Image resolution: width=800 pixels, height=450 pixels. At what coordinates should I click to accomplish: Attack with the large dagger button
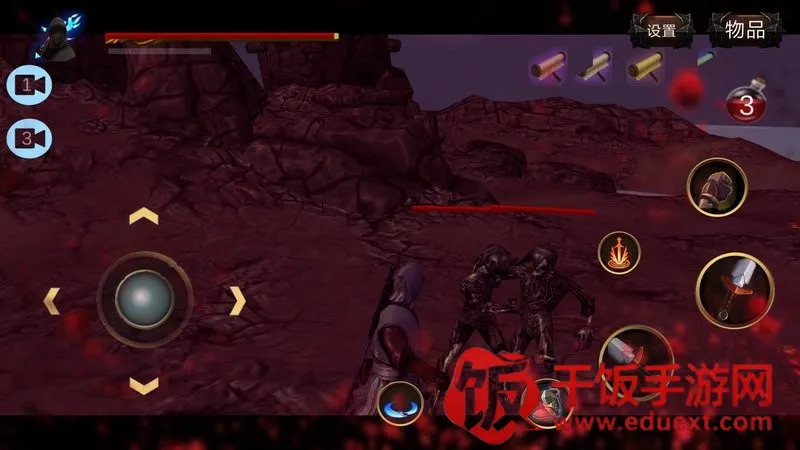[735, 291]
